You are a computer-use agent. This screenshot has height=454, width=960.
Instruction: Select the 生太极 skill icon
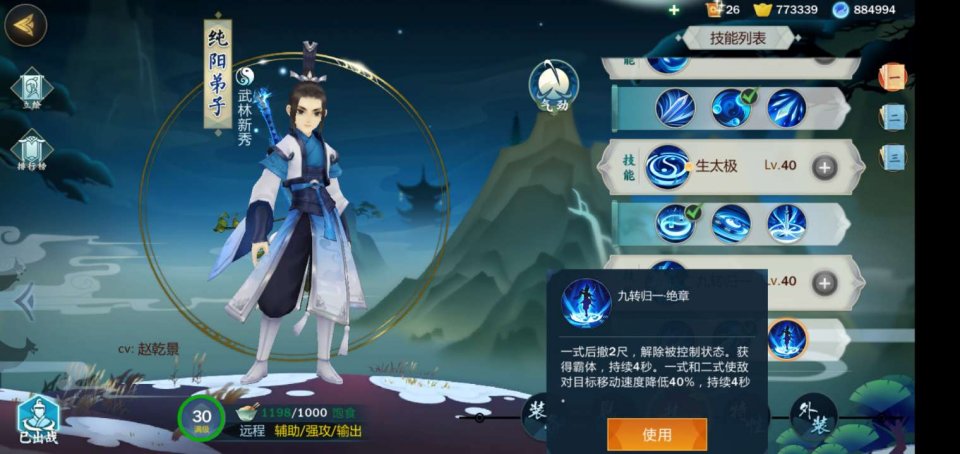tap(668, 167)
